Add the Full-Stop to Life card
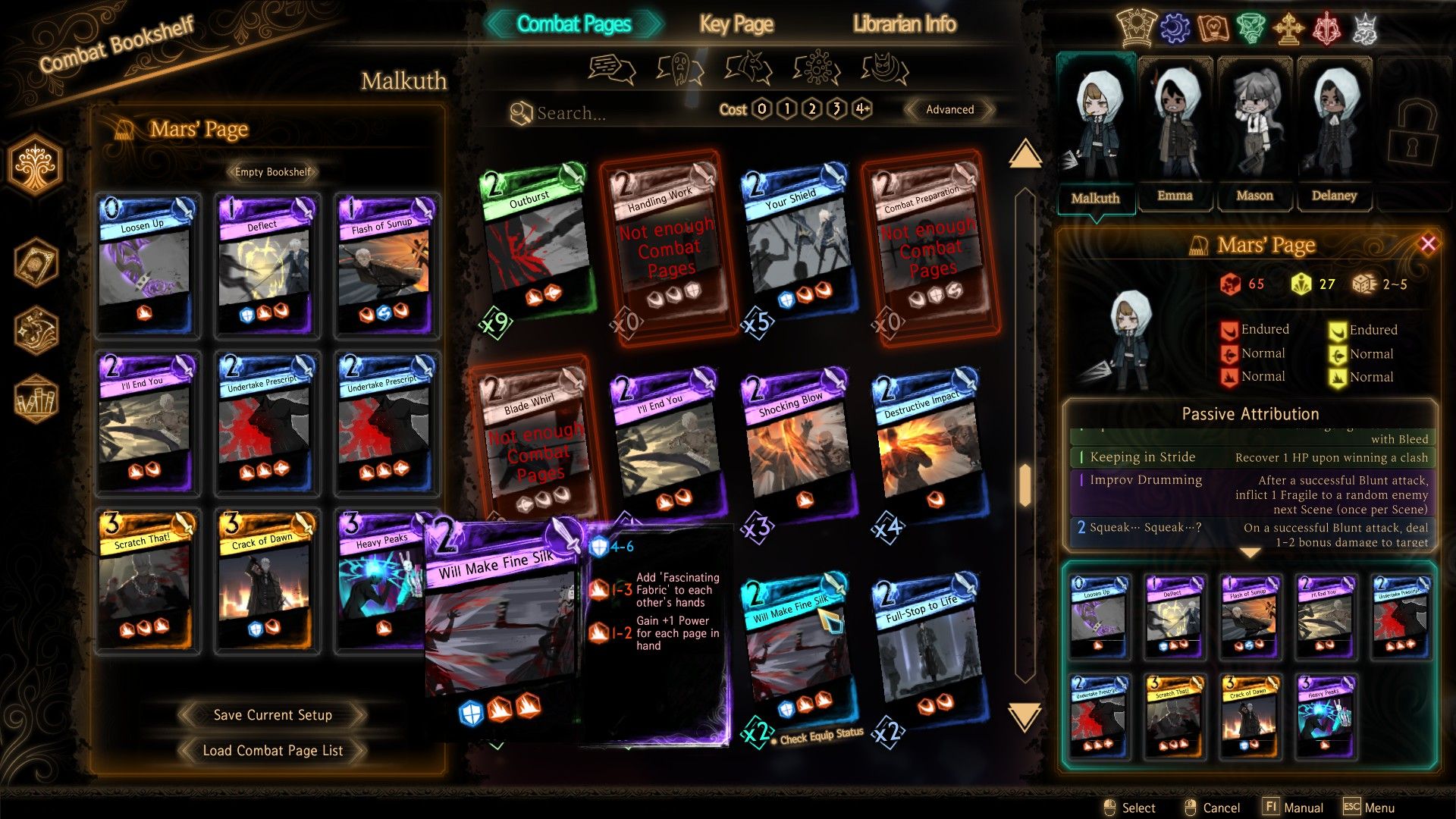The height and width of the screenshot is (819, 1456). click(x=928, y=648)
